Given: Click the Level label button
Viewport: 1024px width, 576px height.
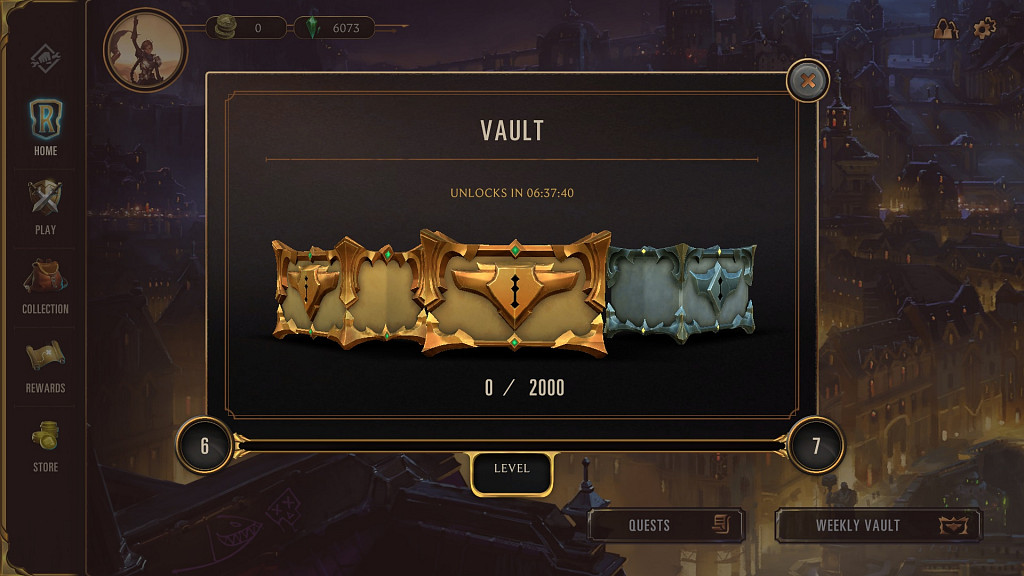Looking at the screenshot, I should (511, 470).
